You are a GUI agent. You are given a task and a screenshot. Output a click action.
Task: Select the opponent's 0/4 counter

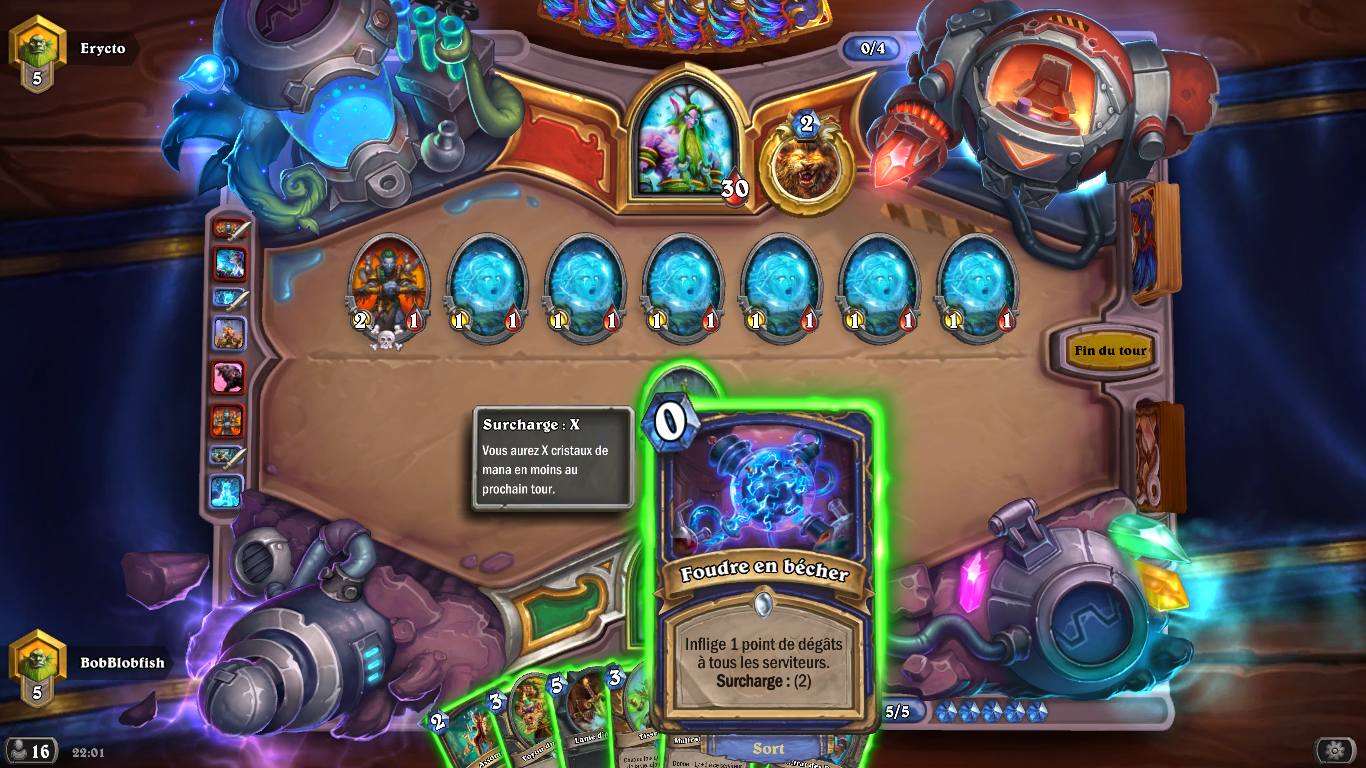tap(870, 45)
